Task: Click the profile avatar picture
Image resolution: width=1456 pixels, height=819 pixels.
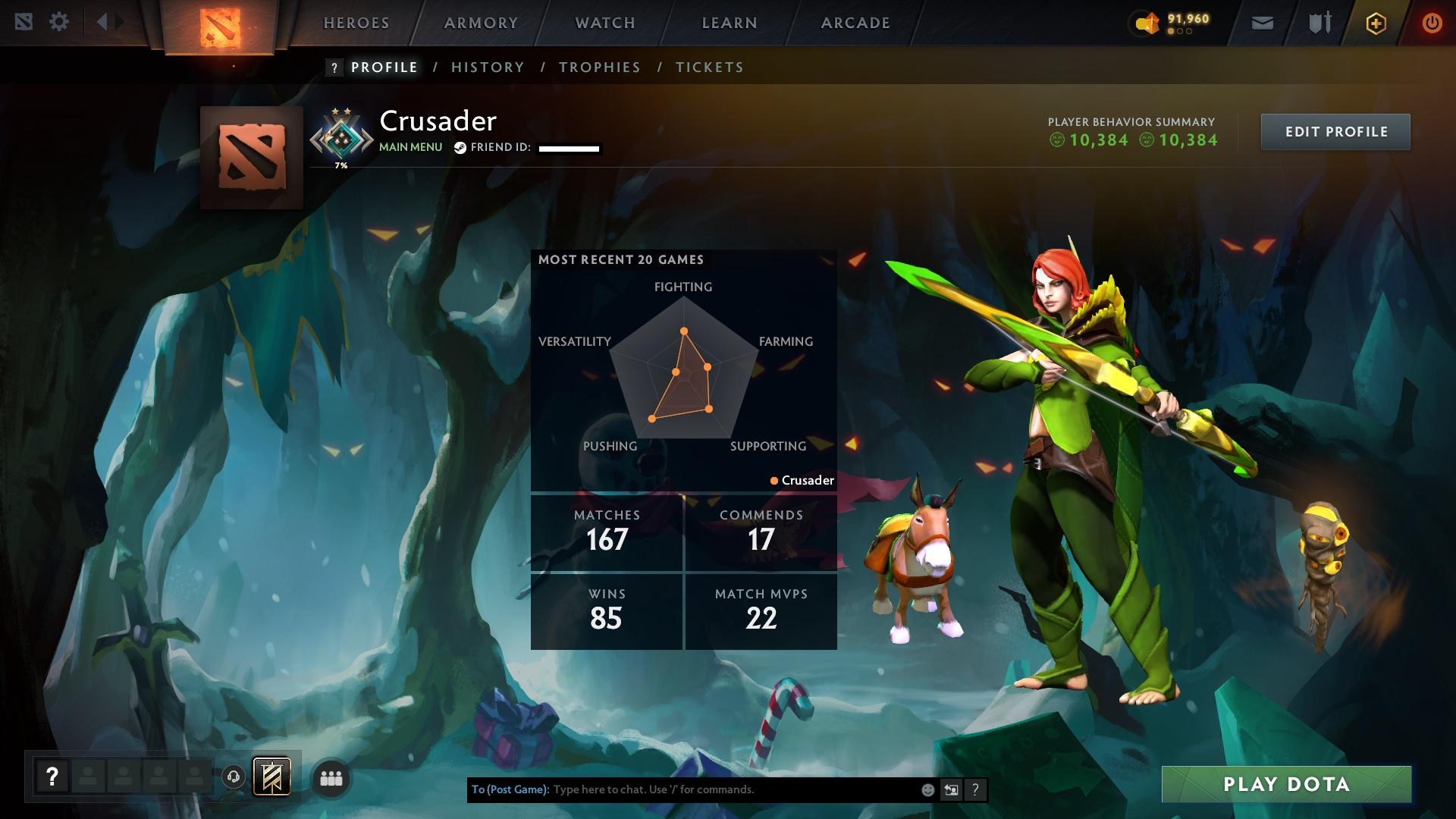Action: tap(252, 158)
